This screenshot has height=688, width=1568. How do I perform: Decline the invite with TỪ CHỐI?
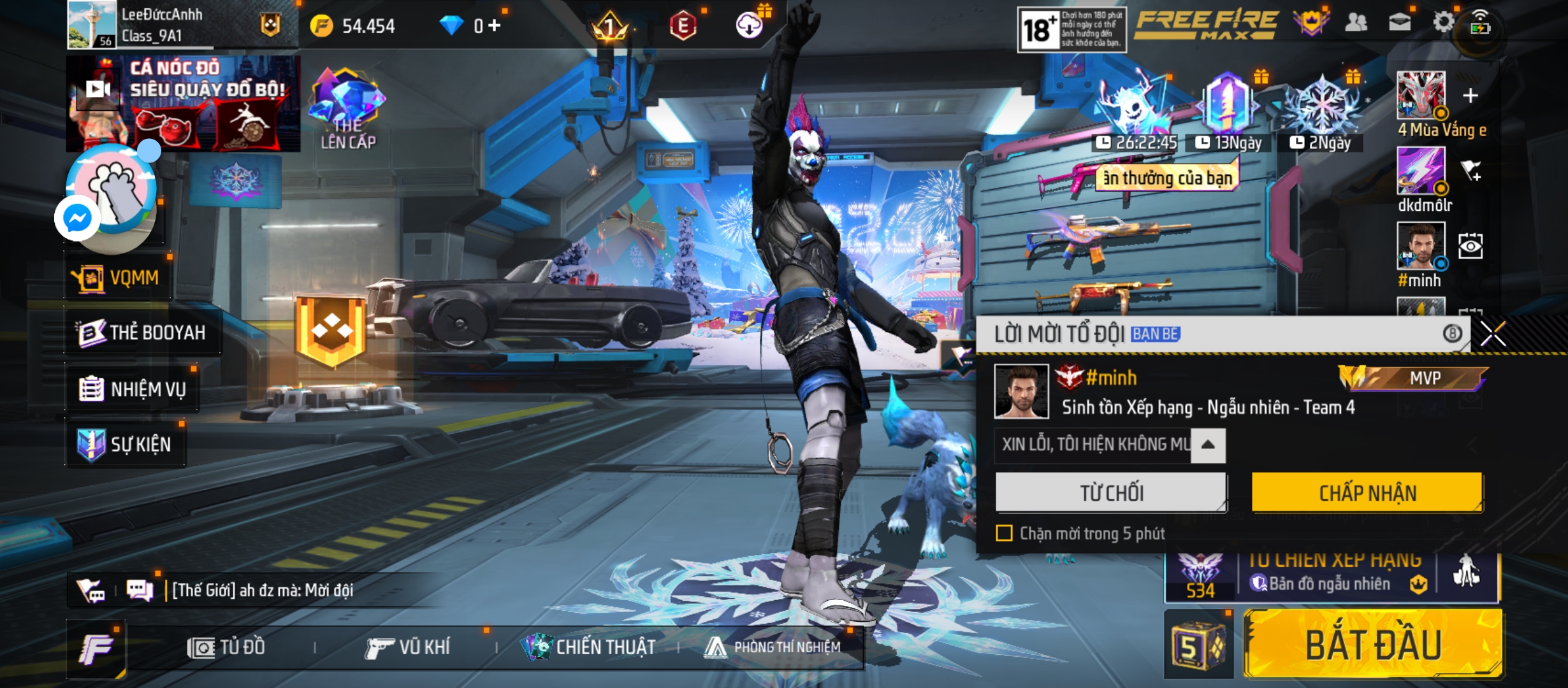1111,492
